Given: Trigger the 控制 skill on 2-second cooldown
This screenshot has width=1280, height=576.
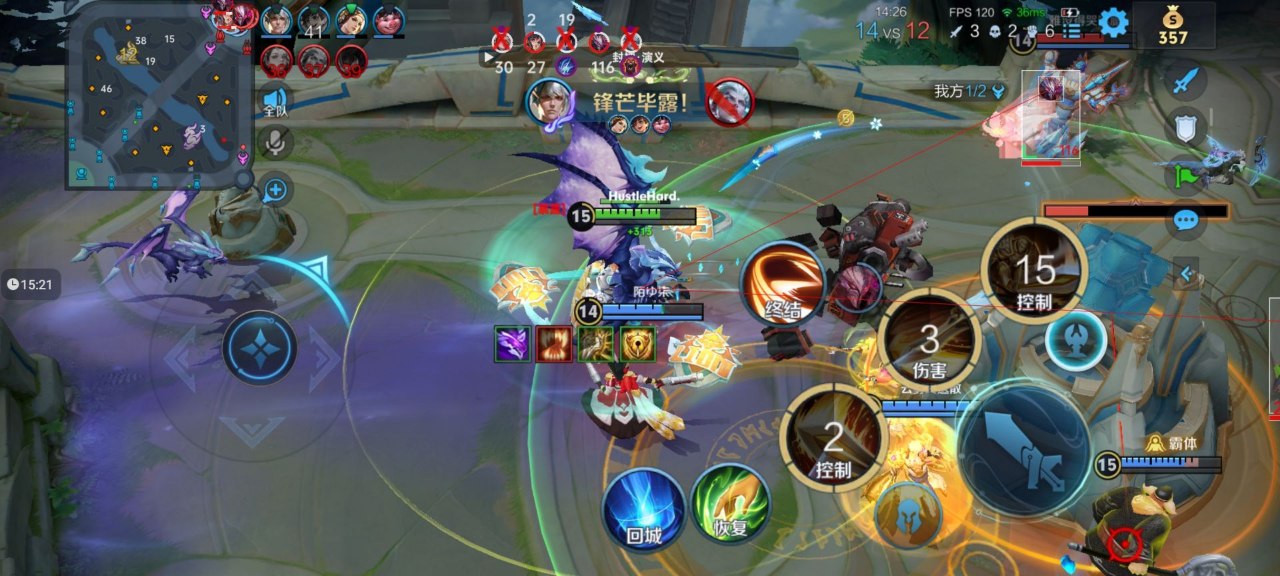Looking at the screenshot, I should (x=835, y=438).
